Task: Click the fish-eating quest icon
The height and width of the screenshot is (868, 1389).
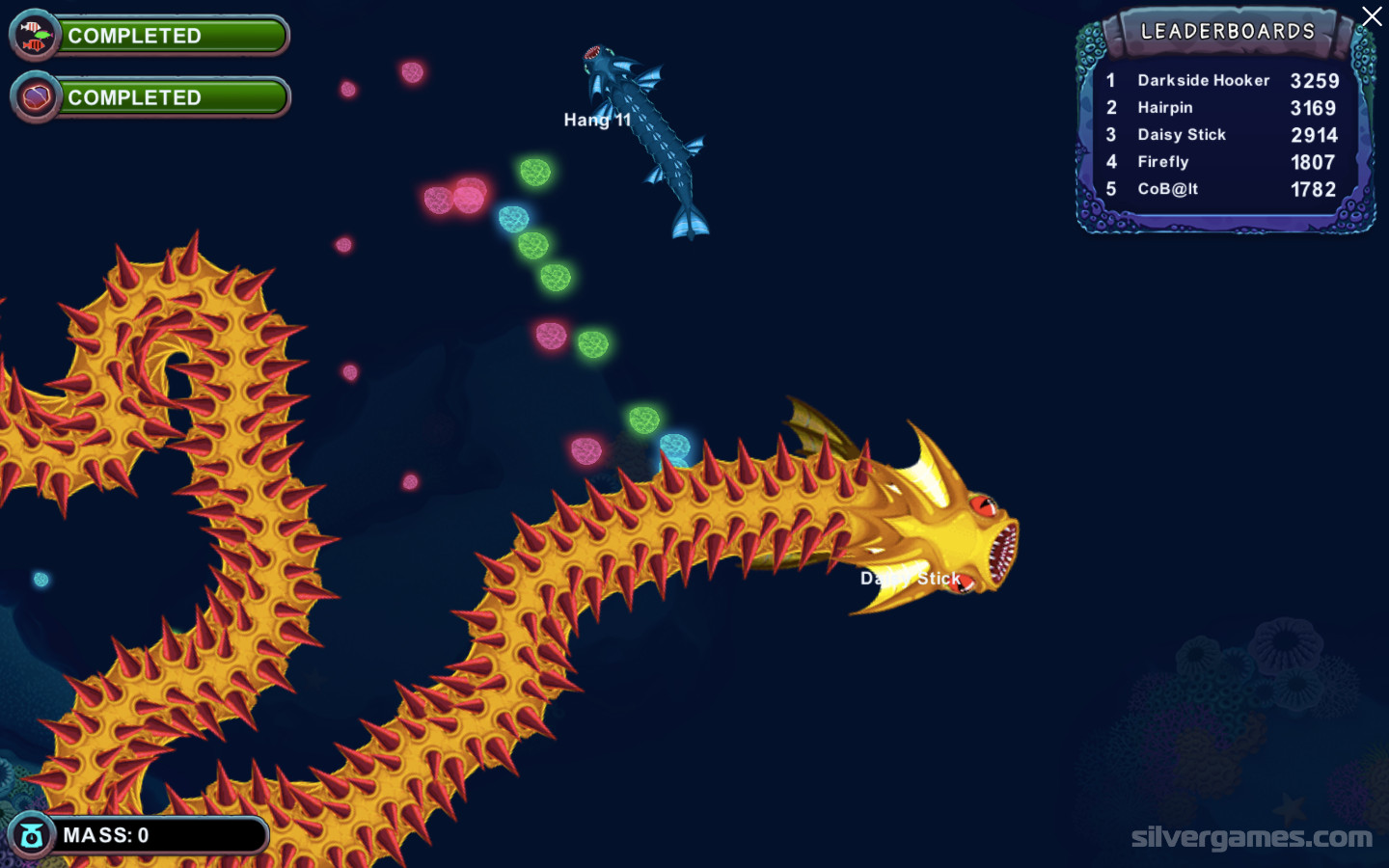Action: click(x=35, y=36)
